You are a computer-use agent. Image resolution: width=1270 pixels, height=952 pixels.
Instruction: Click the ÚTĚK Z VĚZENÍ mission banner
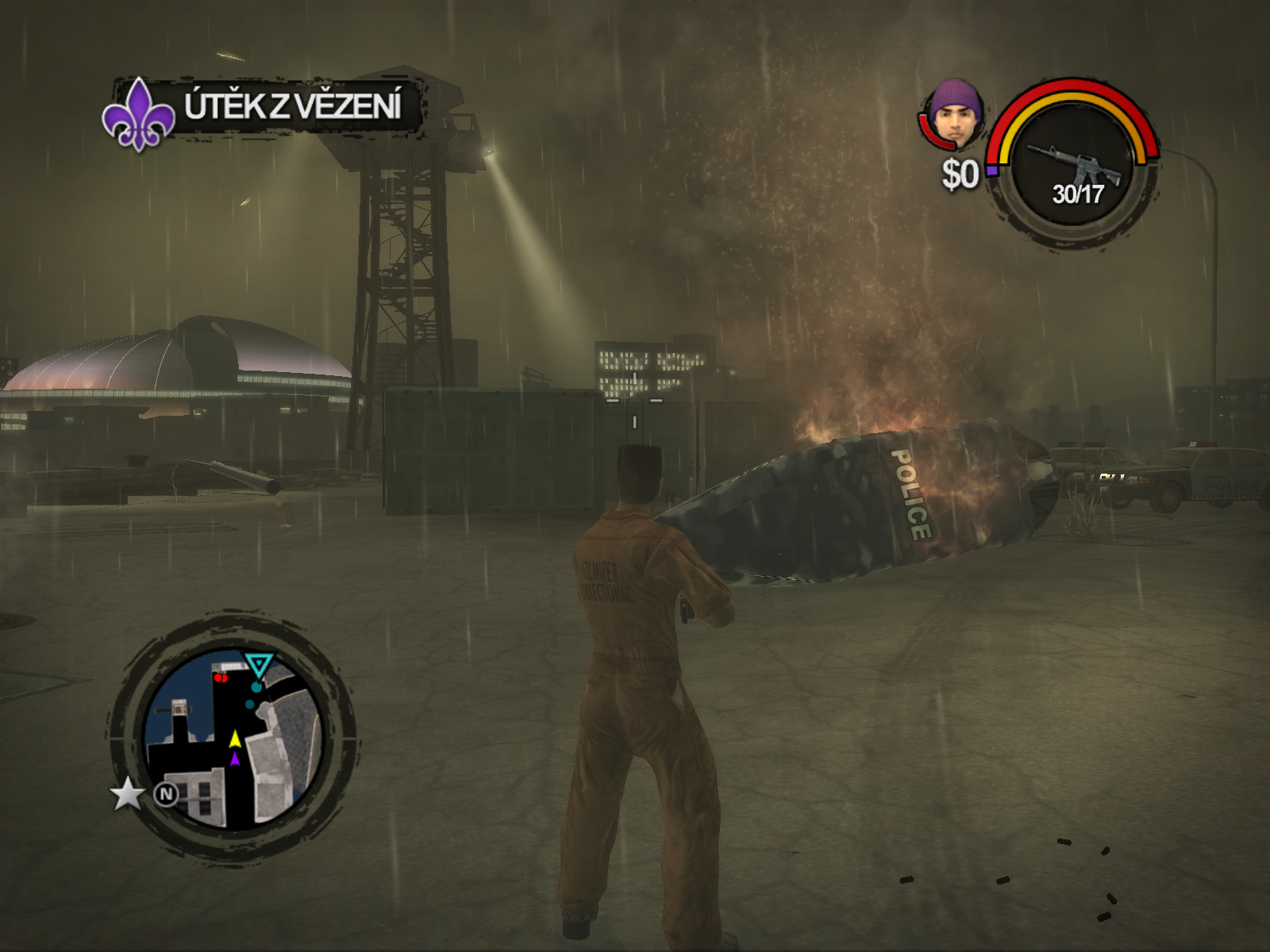click(293, 107)
